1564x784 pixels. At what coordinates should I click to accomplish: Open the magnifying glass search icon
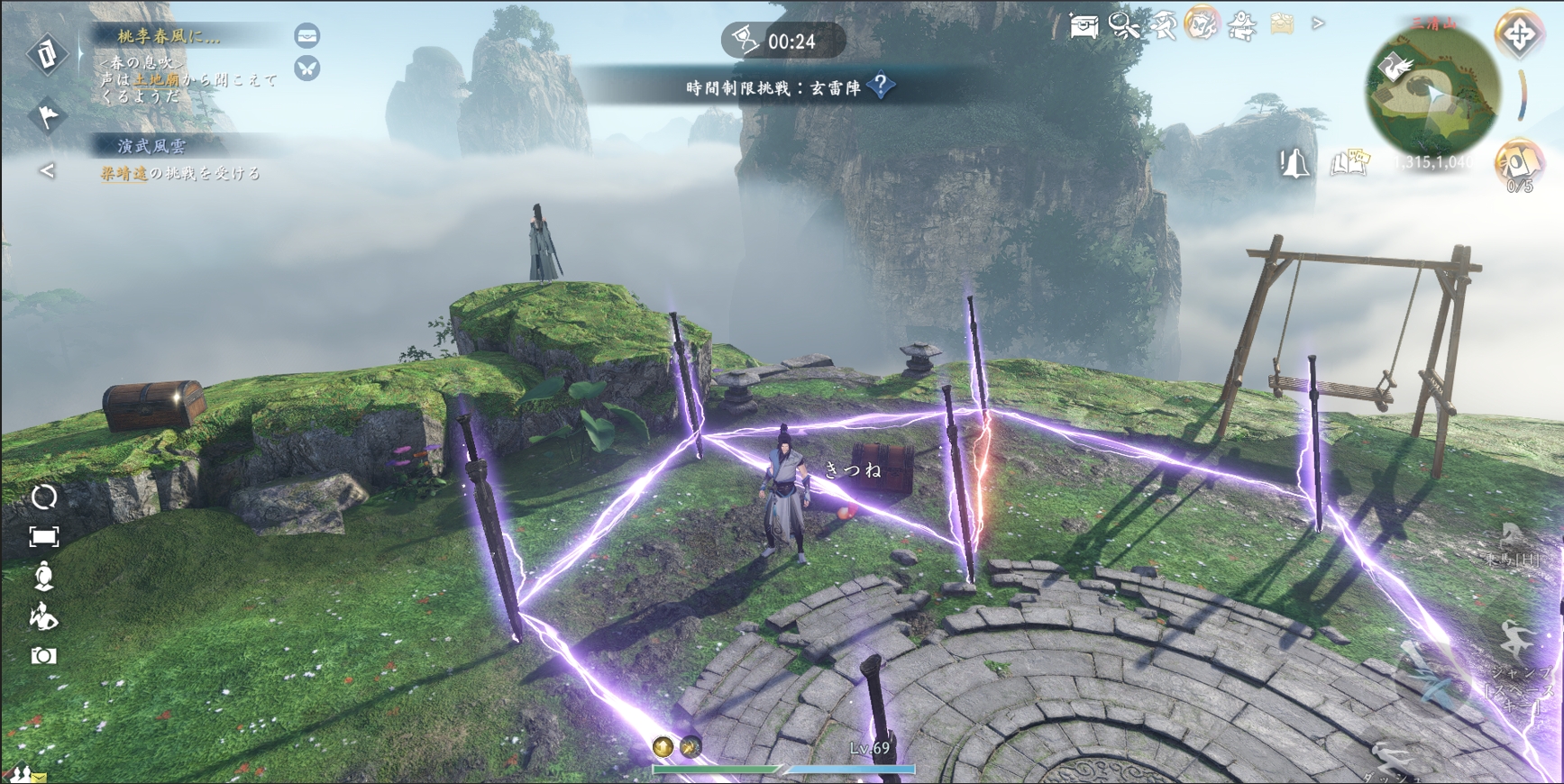click(x=1124, y=26)
